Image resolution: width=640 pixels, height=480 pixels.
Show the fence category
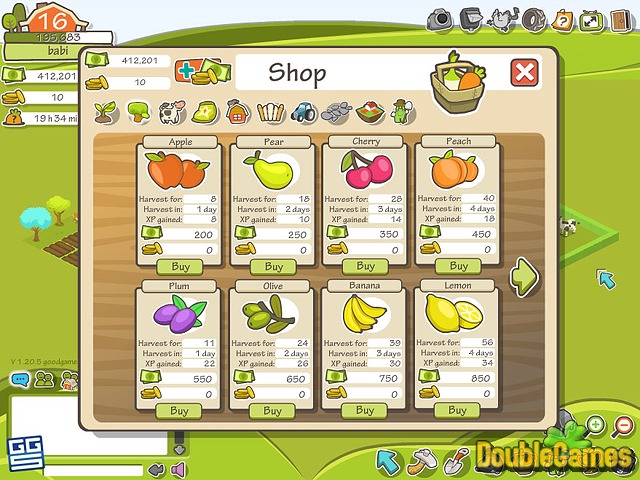(x=271, y=110)
